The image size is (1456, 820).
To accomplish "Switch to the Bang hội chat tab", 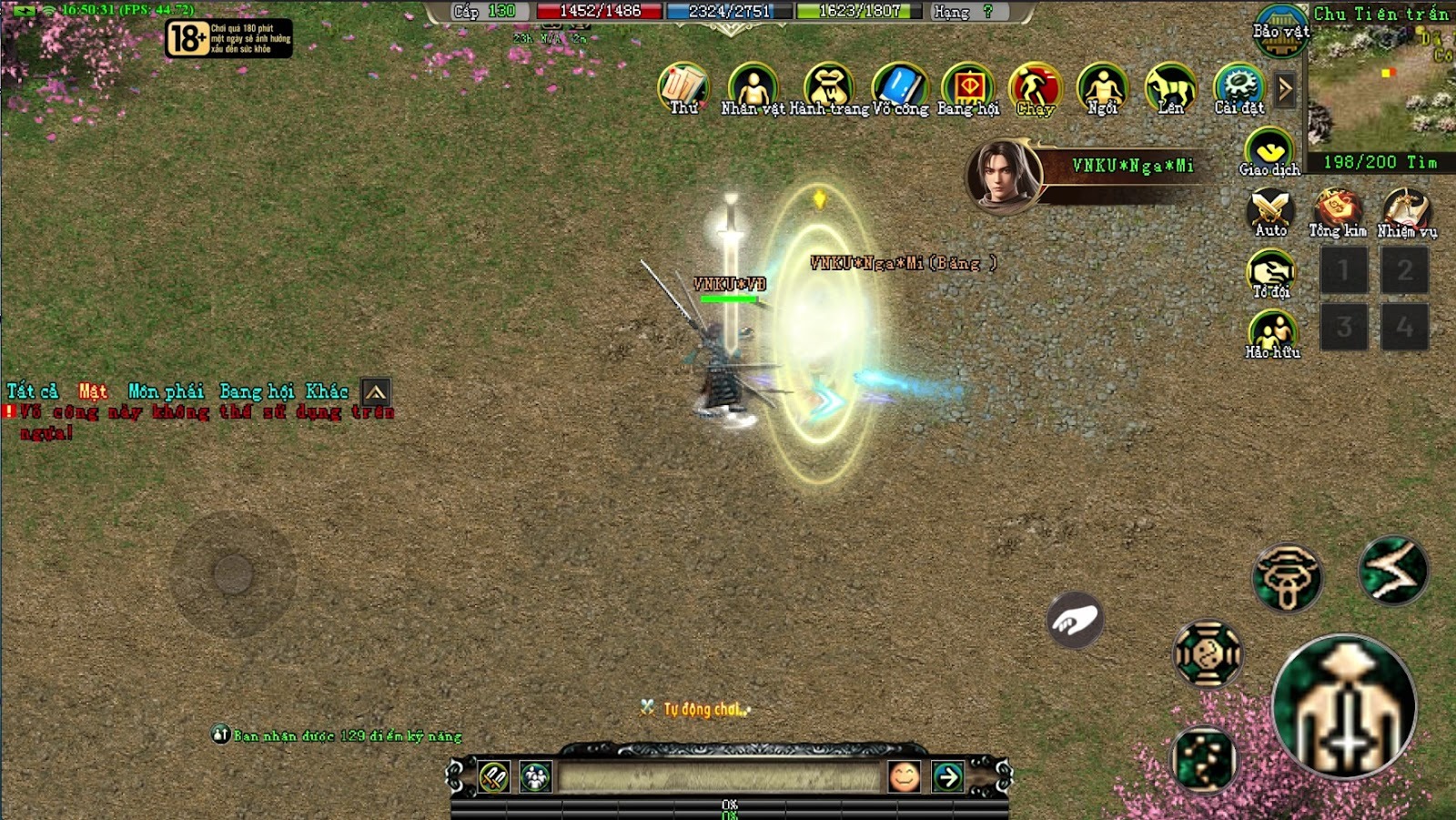I will 257,391.
